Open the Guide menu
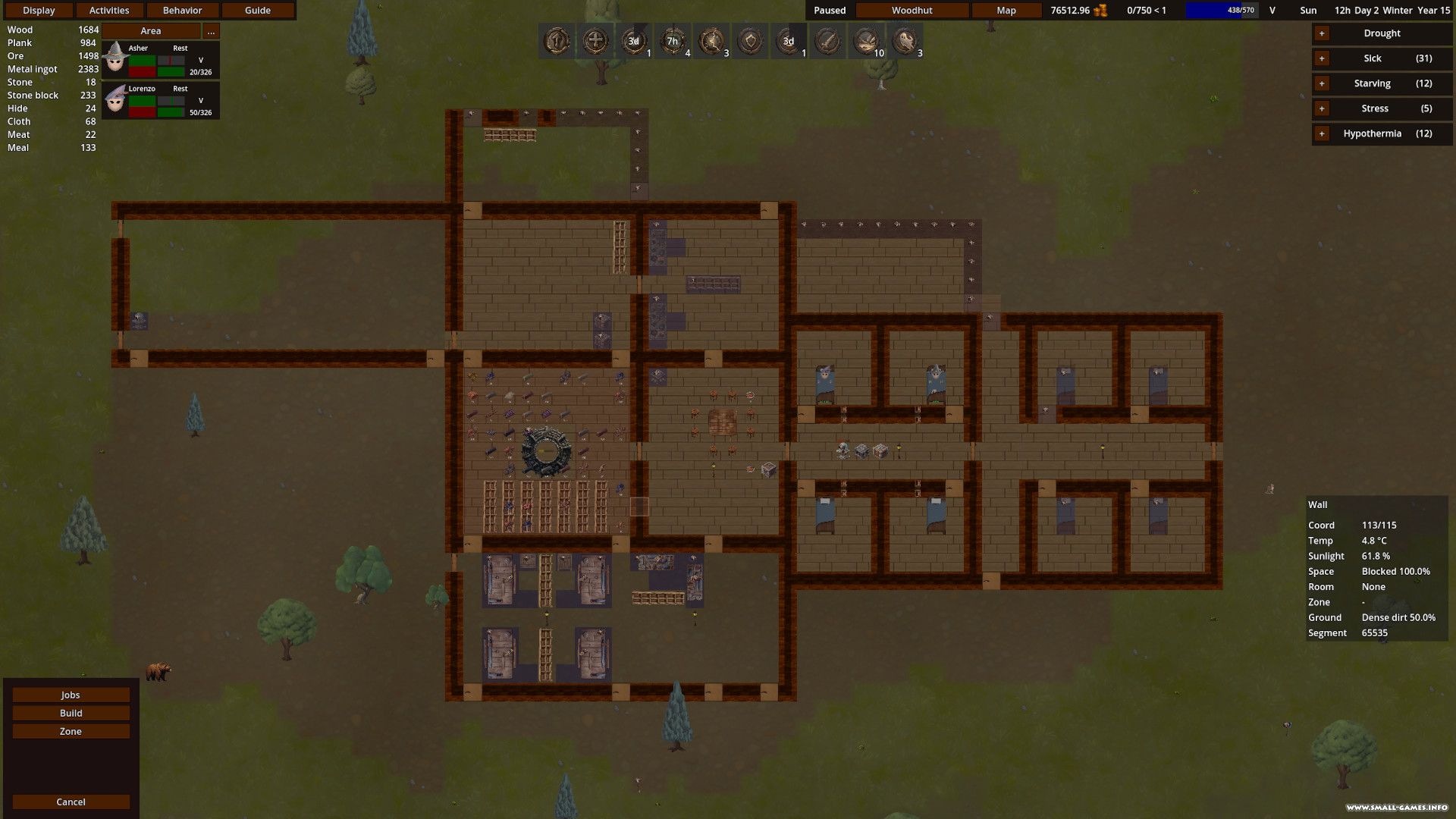The height and width of the screenshot is (819, 1456). 258,11
